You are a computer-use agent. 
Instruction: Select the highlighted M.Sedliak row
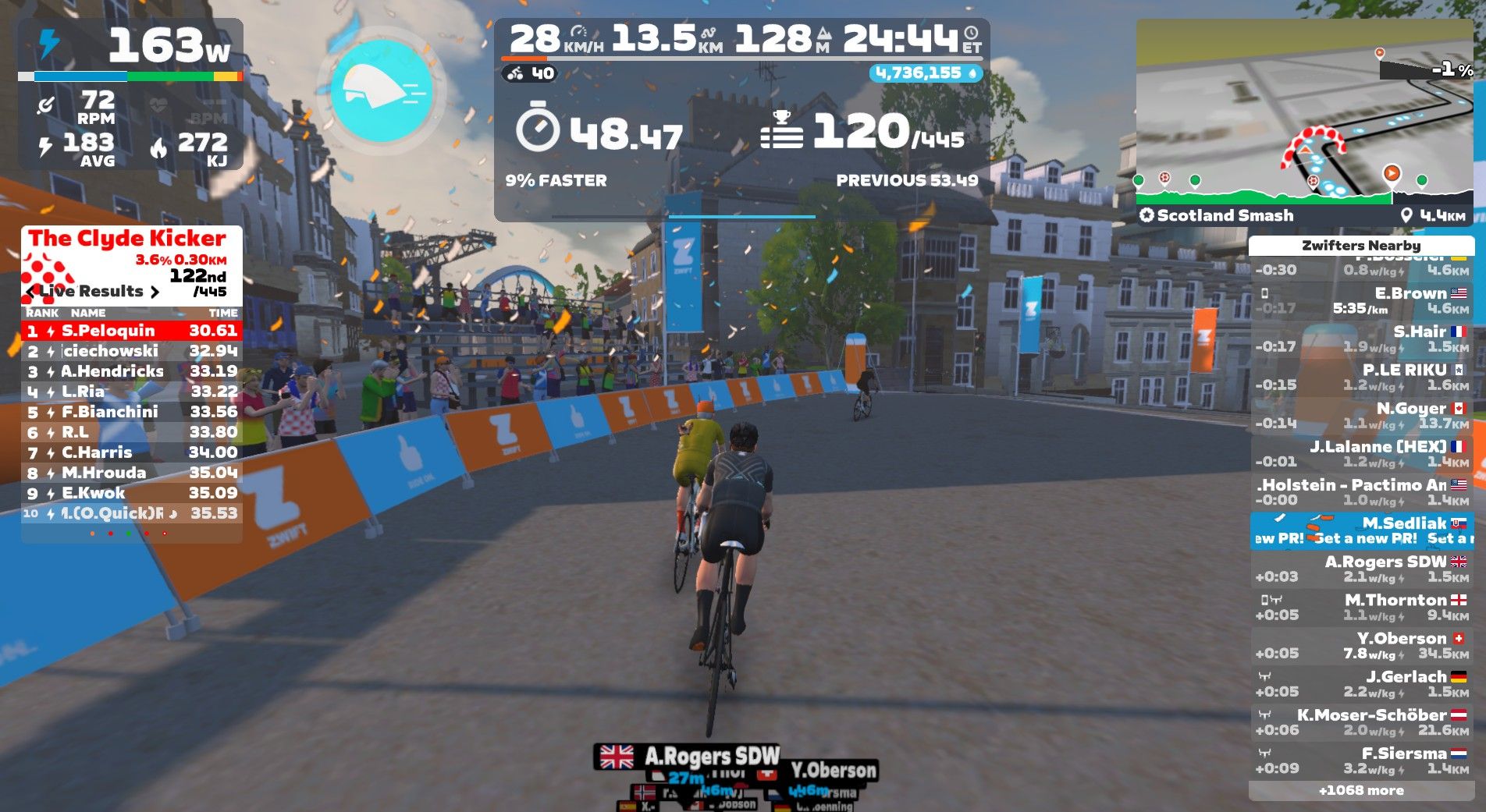1361,530
